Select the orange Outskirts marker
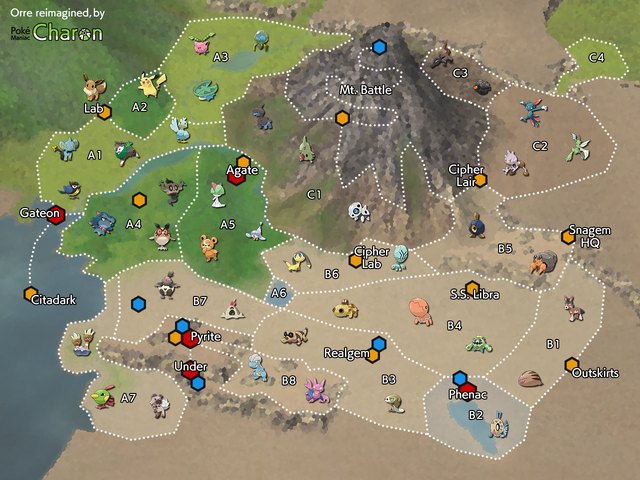The width and height of the screenshot is (640, 480). point(571,364)
